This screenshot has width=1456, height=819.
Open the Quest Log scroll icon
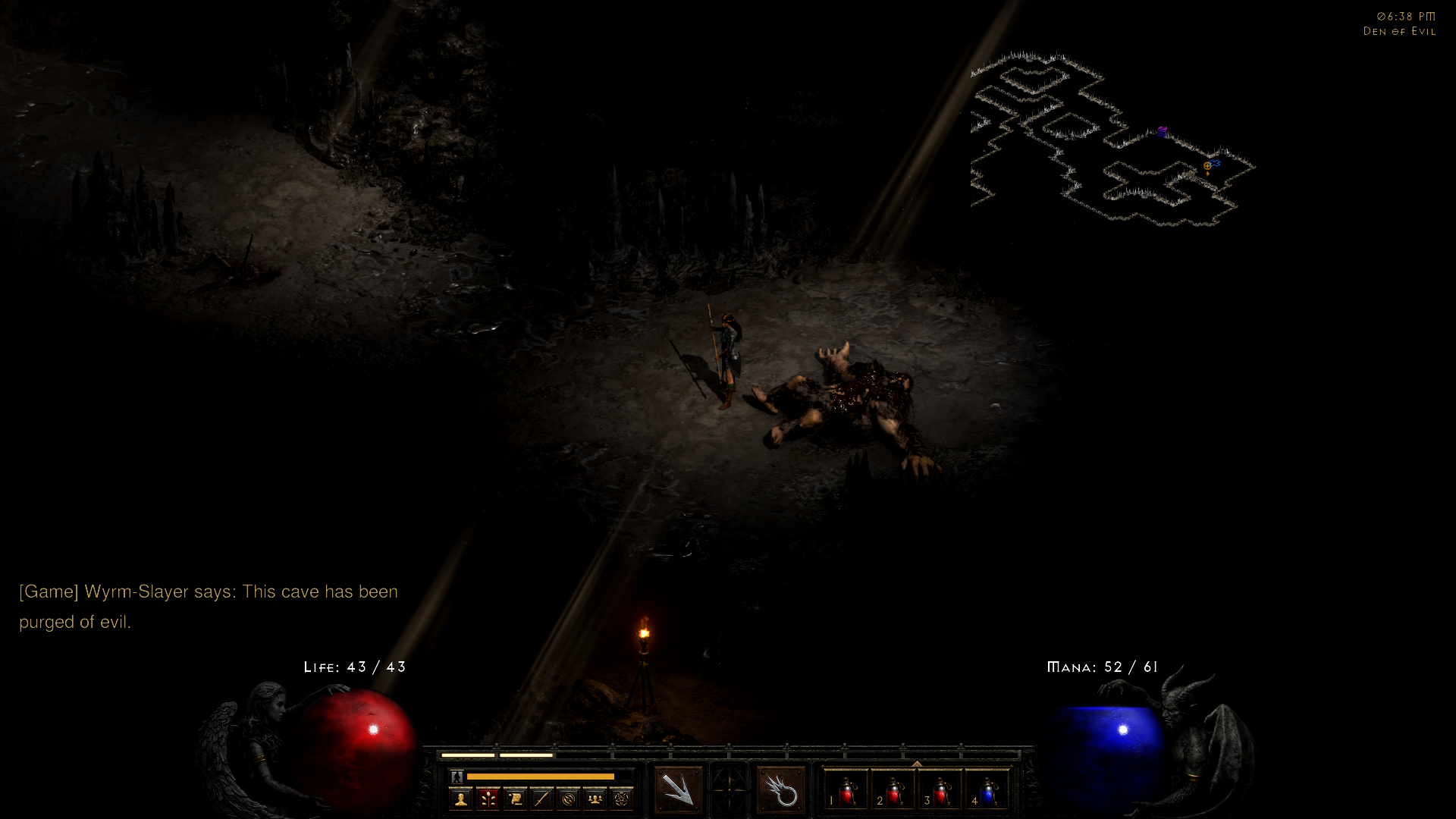[515, 797]
